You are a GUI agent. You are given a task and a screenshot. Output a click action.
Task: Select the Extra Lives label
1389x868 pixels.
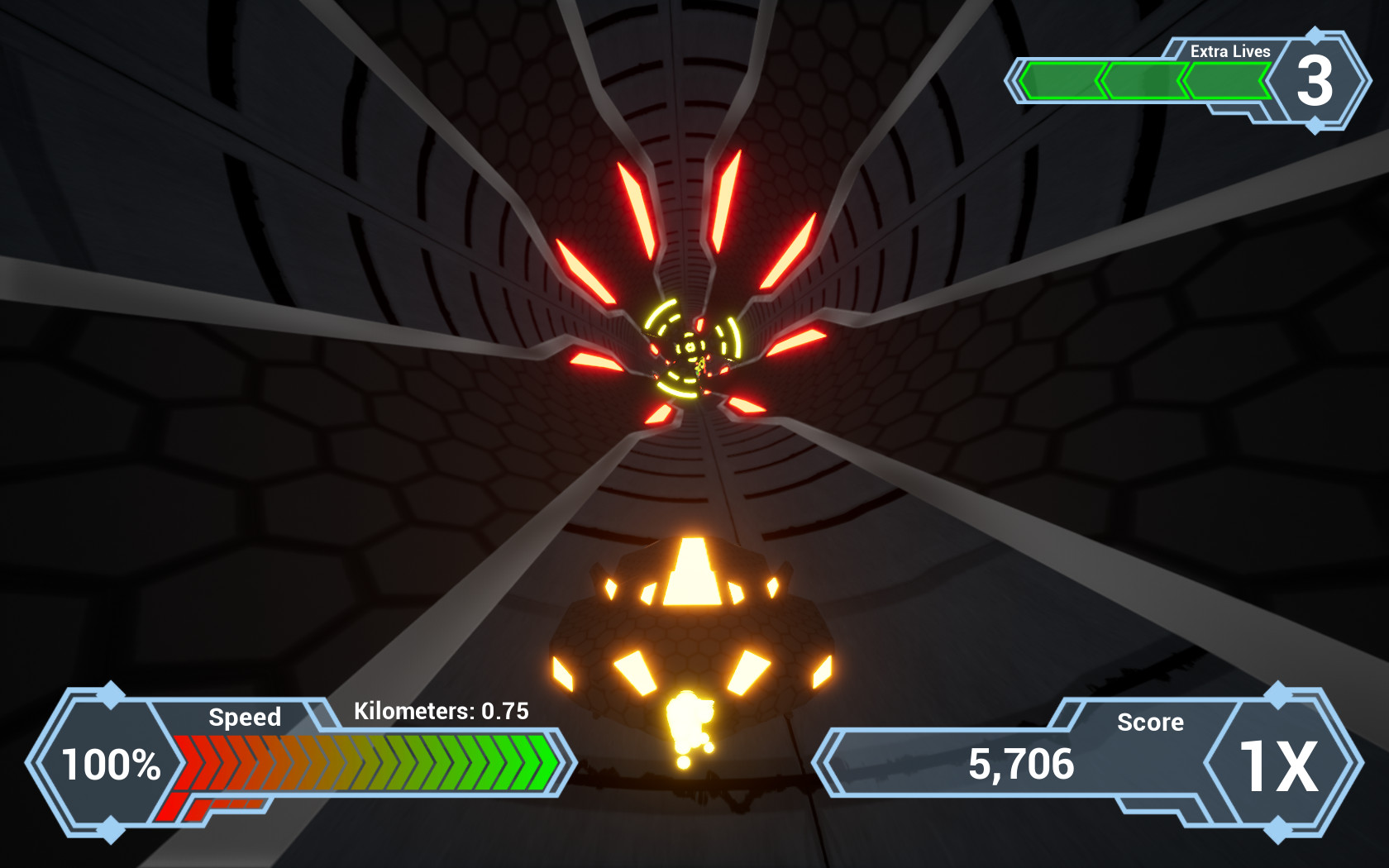tap(1229, 51)
